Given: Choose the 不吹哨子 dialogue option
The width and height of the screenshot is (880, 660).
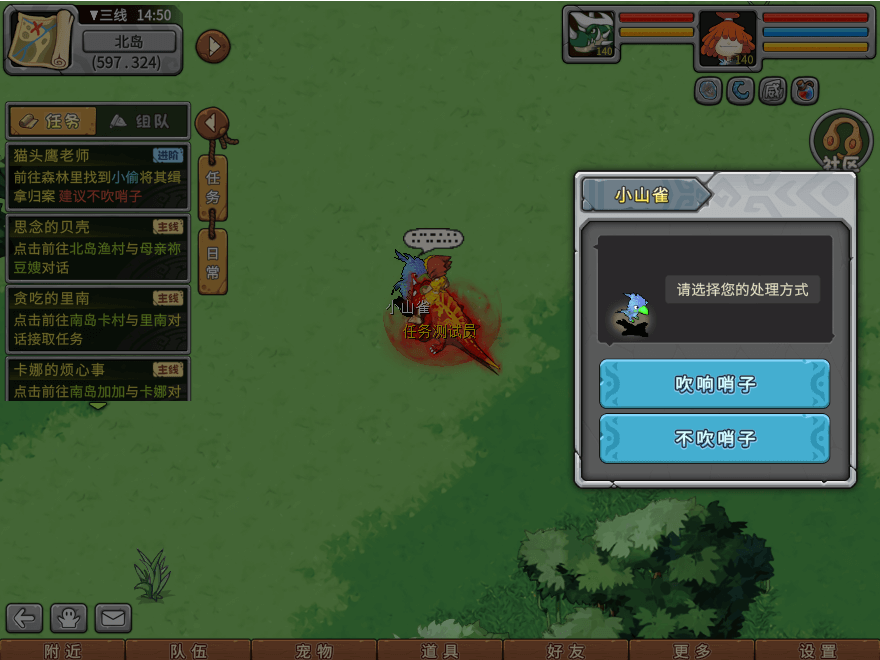Looking at the screenshot, I should tap(714, 439).
